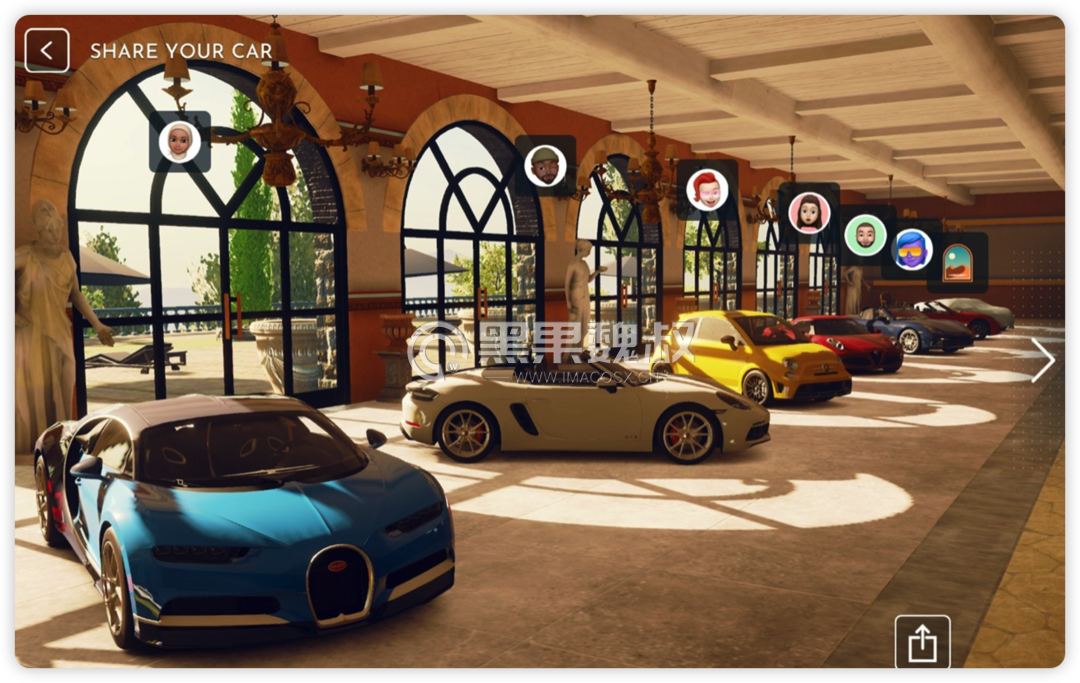Screen dimensions: 1080x683
Task: Tap the share icon button
Action: [922, 642]
